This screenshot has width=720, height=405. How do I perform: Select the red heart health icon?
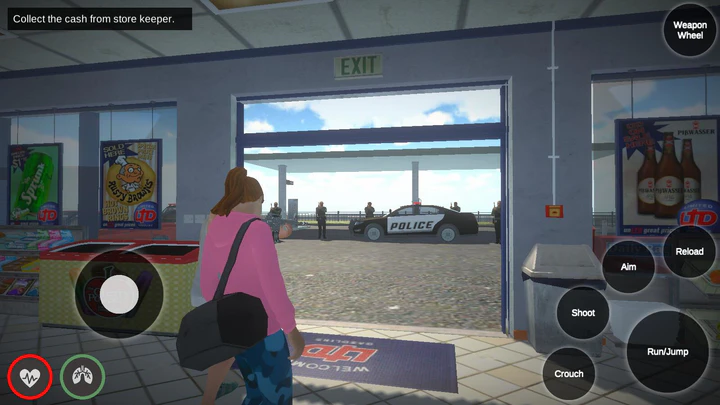click(30, 377)
